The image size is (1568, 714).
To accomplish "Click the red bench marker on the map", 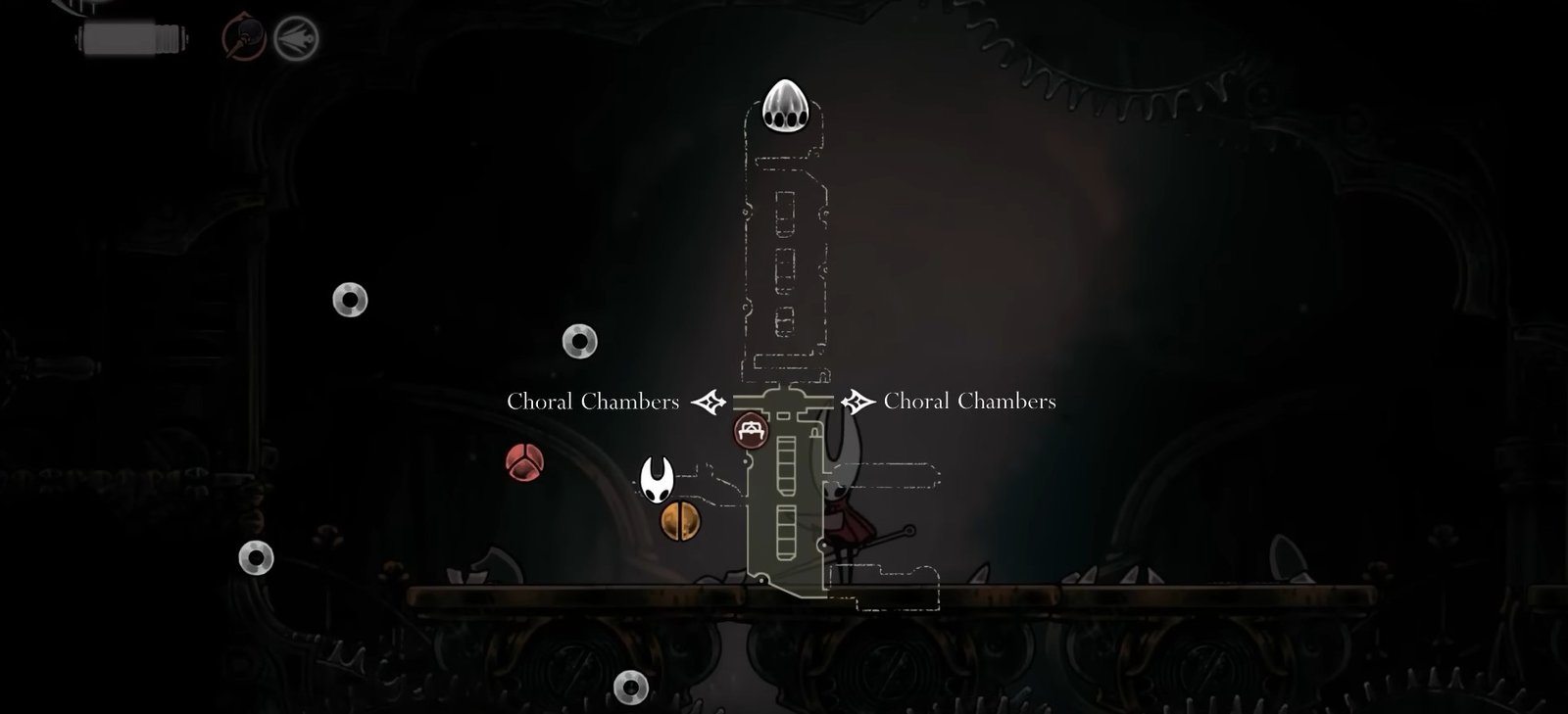I will [x=752, y=430].
